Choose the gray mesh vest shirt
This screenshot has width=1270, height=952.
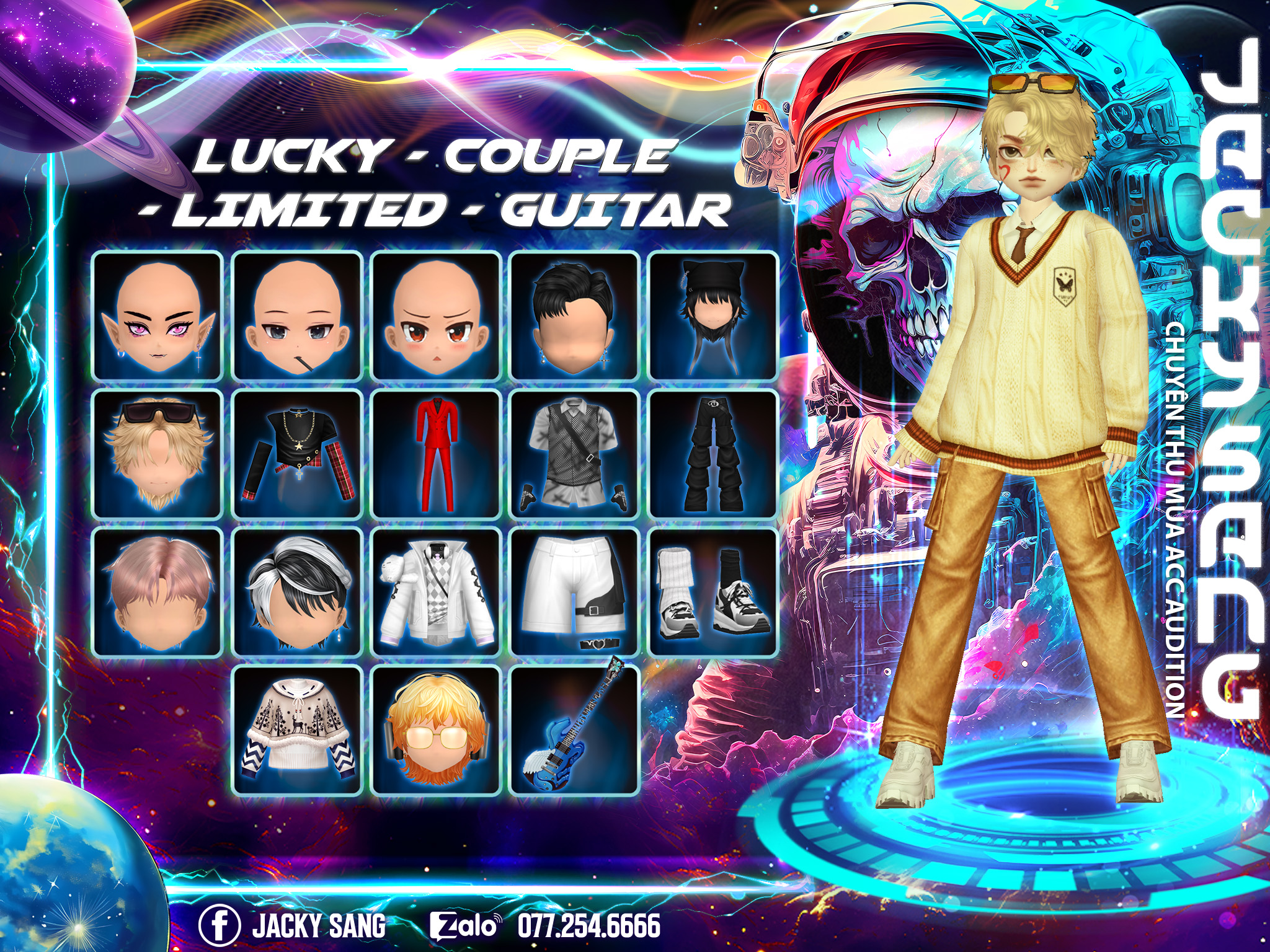[575, 454]
